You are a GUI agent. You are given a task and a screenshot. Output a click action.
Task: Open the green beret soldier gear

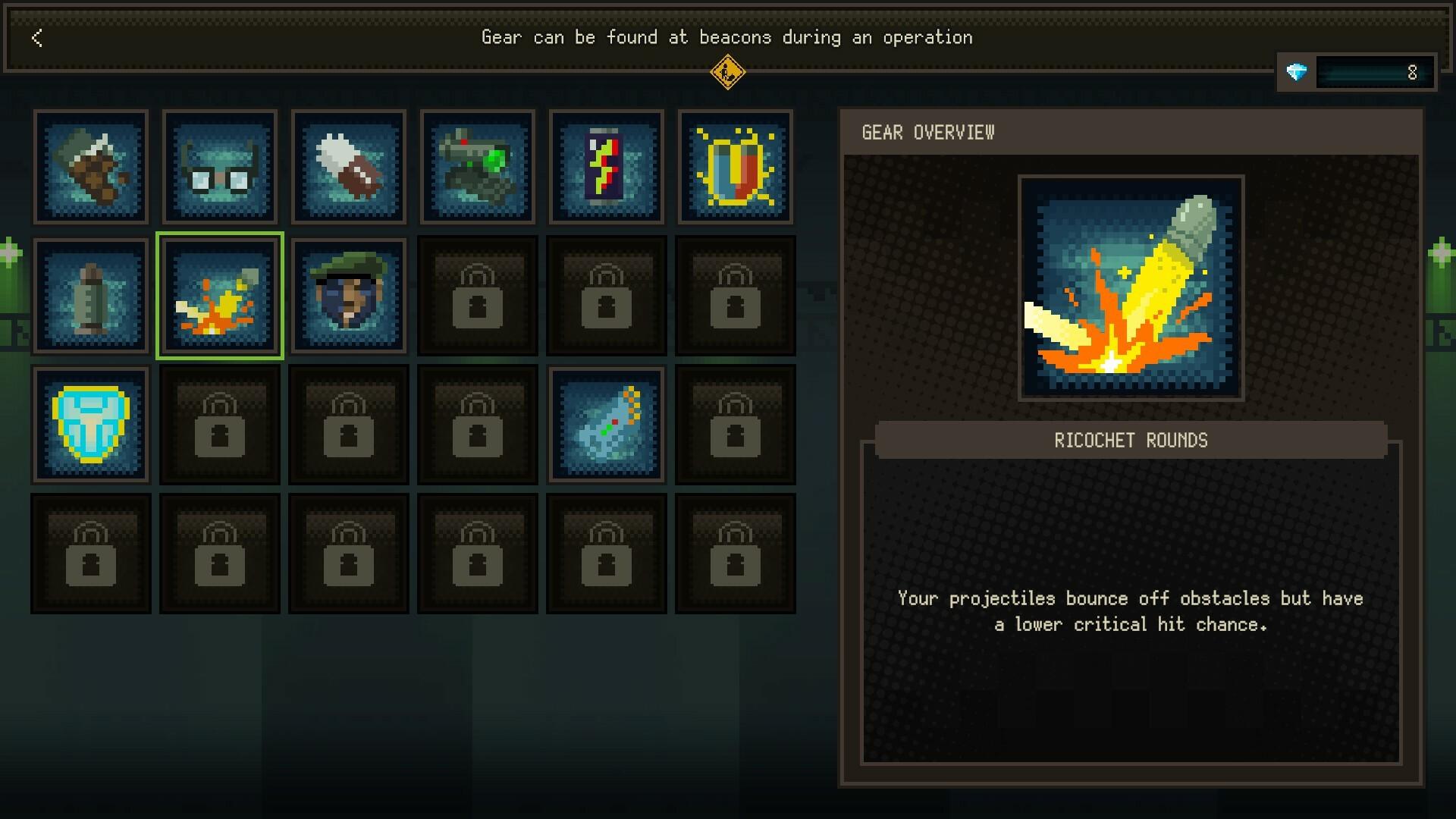349,296
